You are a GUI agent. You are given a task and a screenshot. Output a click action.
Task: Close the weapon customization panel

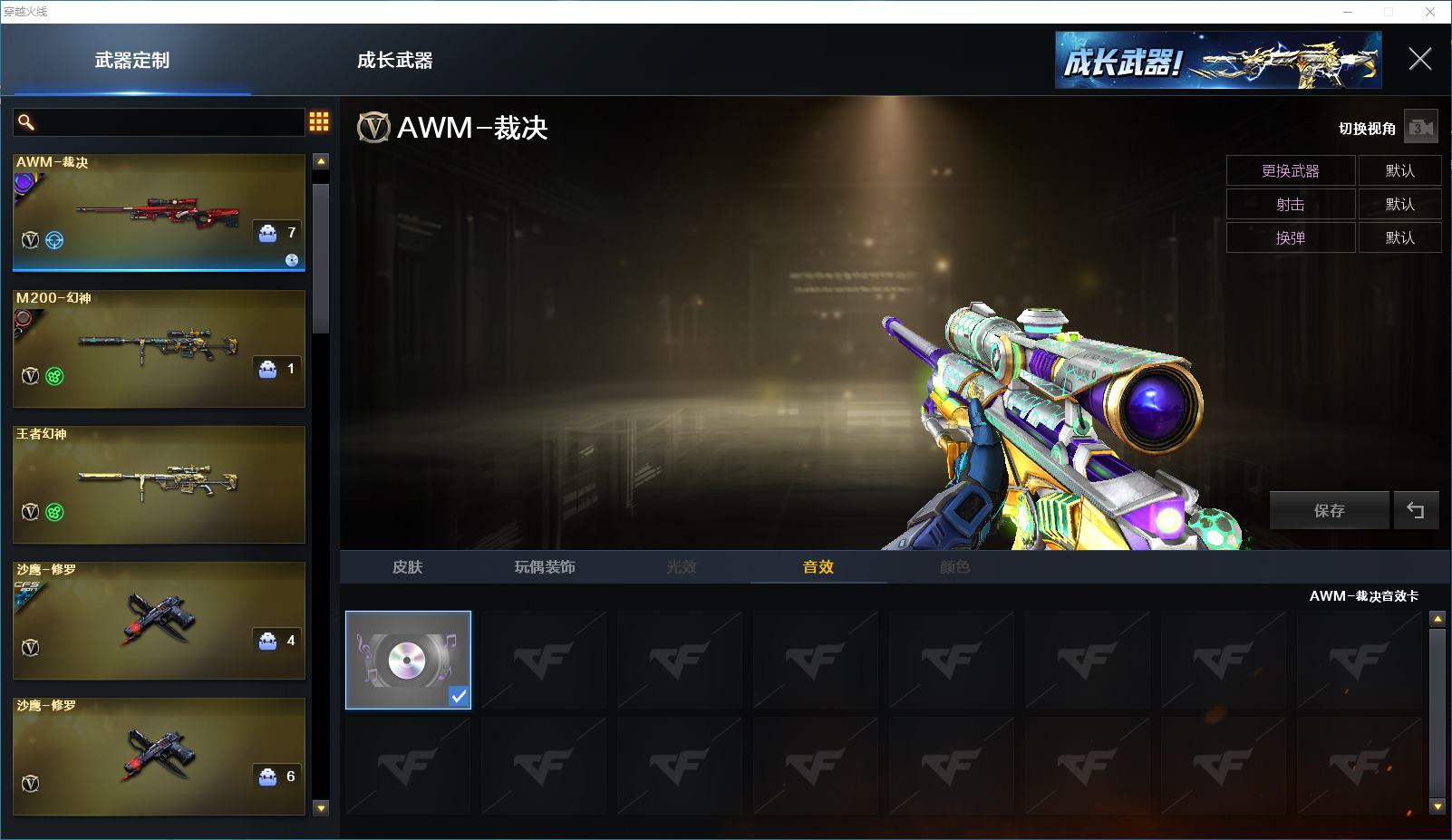[x=1419, y=60]
